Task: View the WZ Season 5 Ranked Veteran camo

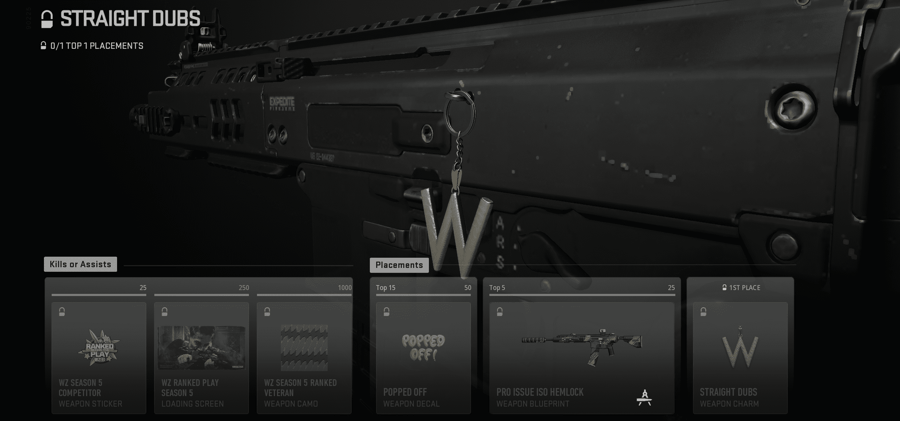Action: click(304, 355)
